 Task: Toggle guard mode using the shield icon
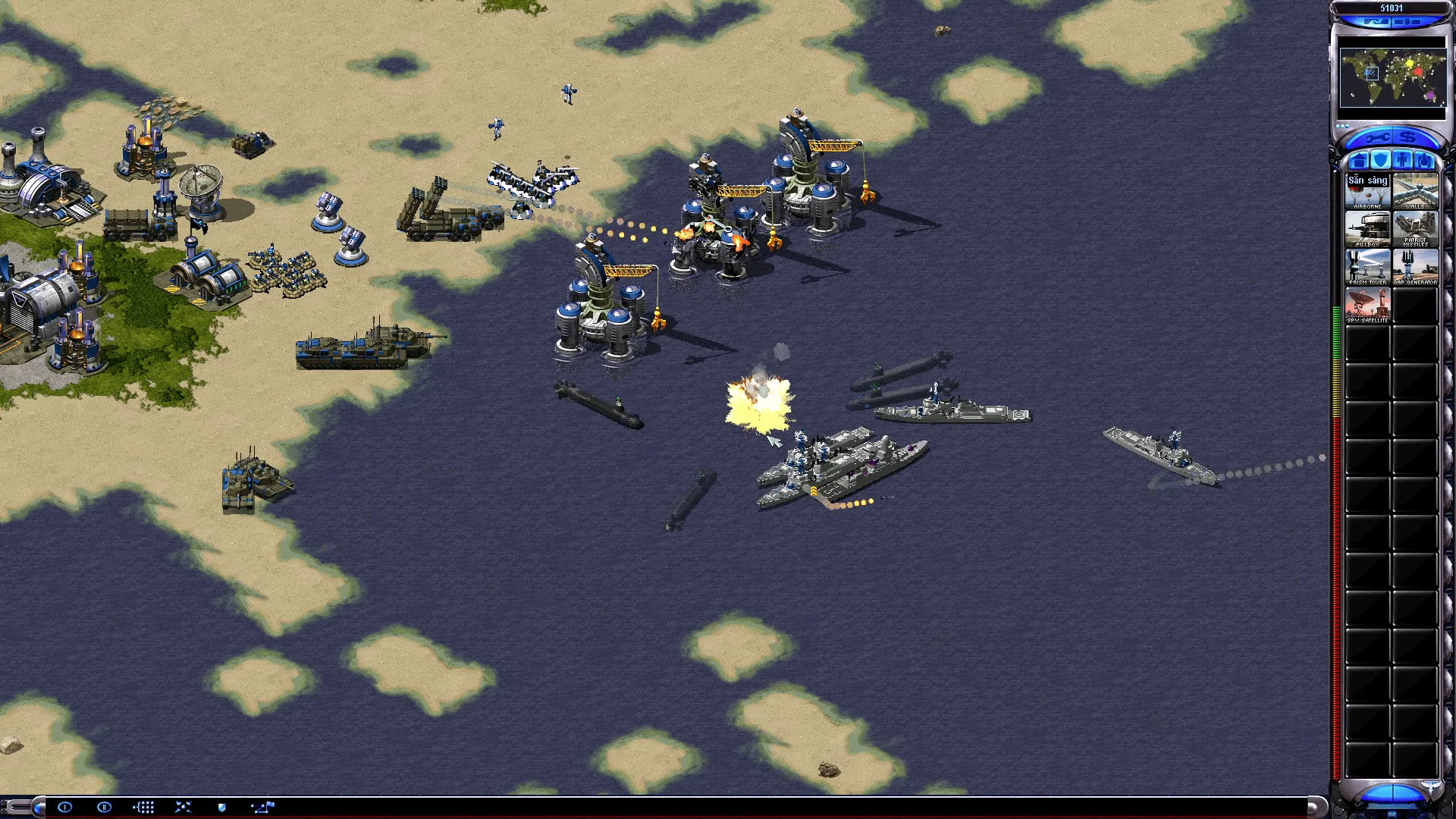(221, 808)
